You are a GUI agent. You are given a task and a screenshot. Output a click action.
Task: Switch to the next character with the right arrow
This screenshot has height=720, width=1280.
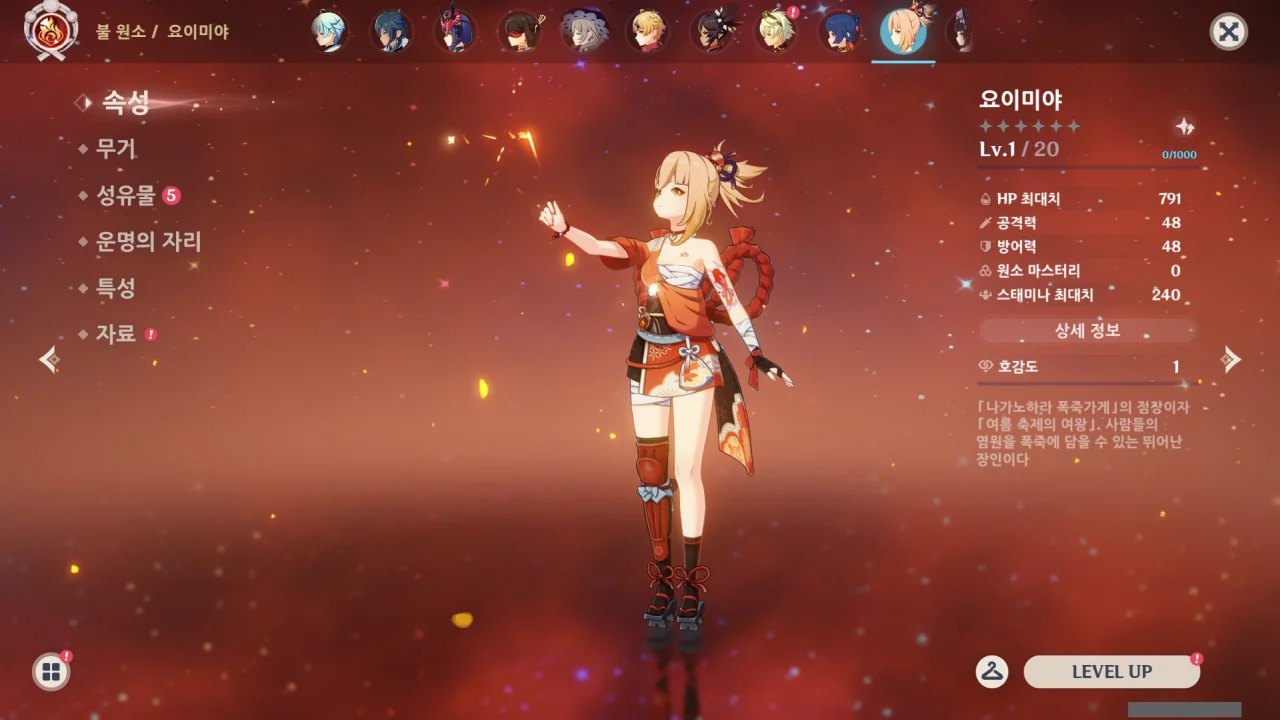(x=1231, y=360)
